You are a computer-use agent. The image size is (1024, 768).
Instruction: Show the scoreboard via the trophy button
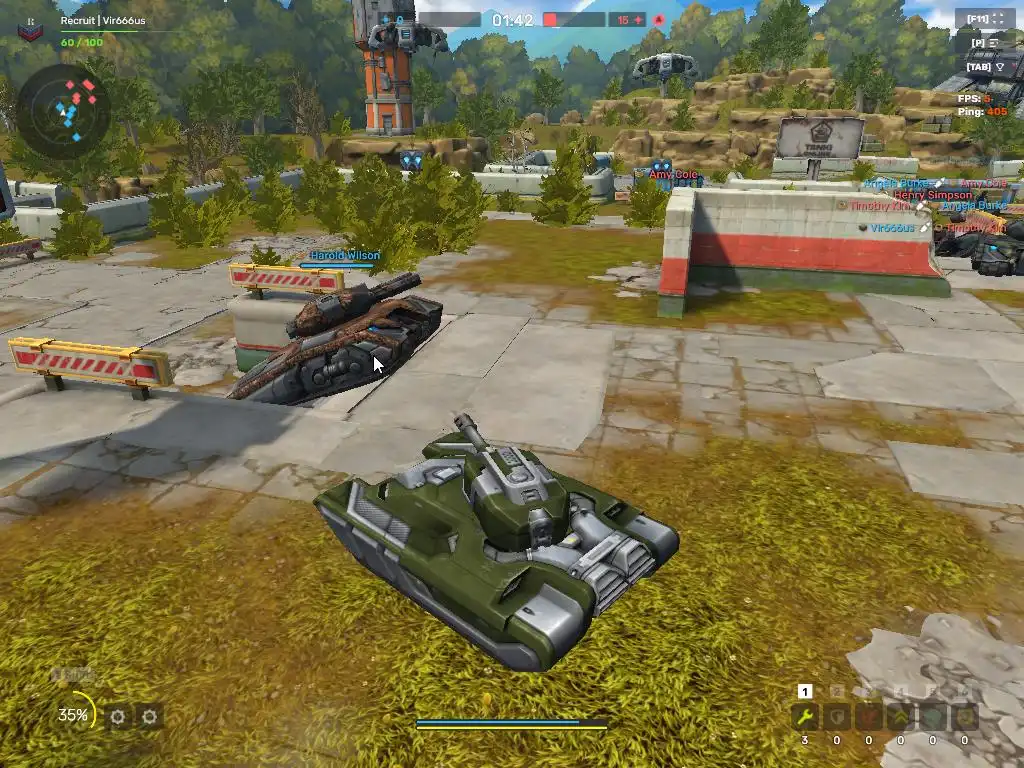tap(984, 67)
